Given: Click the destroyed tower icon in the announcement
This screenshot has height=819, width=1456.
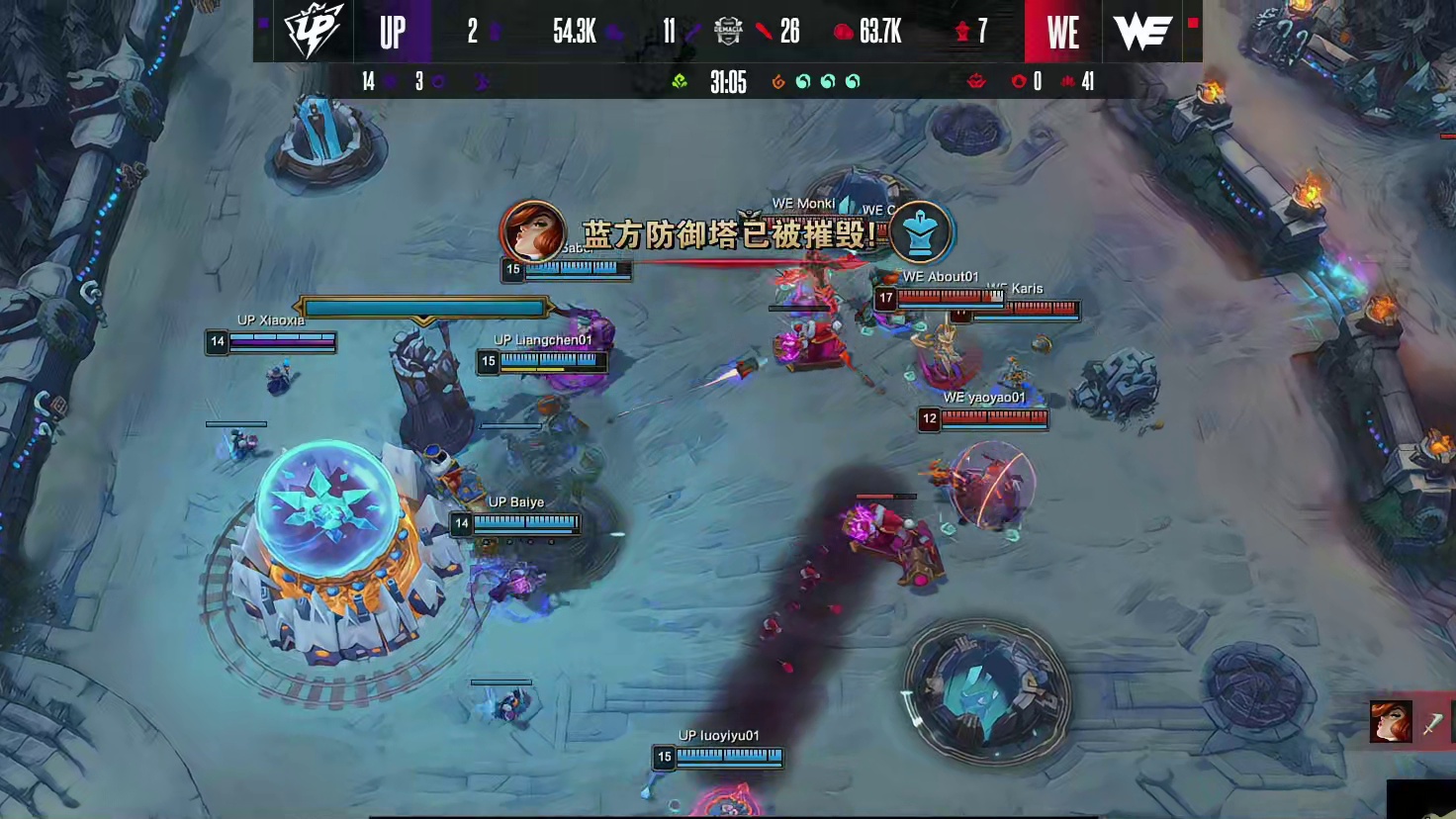Looking at the screenshot, I should 920,232.
